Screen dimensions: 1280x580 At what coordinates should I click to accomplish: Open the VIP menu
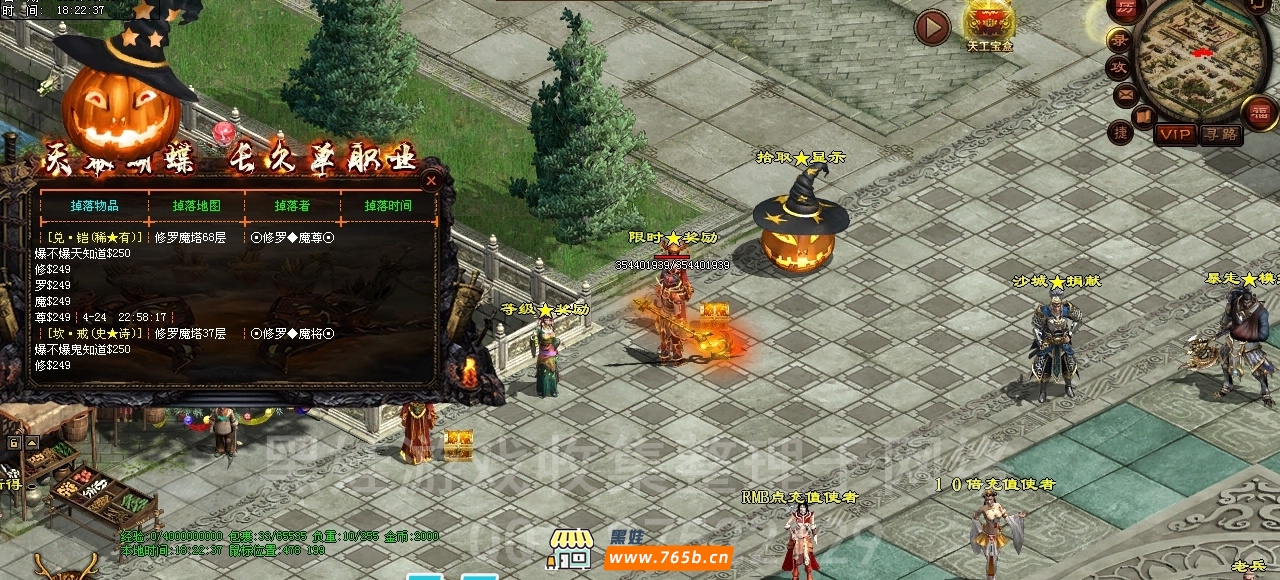coord(1176,133)
